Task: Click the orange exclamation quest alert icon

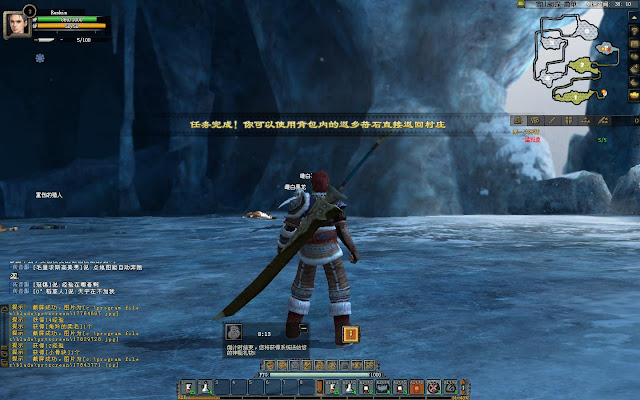Action: pos(350,333)
